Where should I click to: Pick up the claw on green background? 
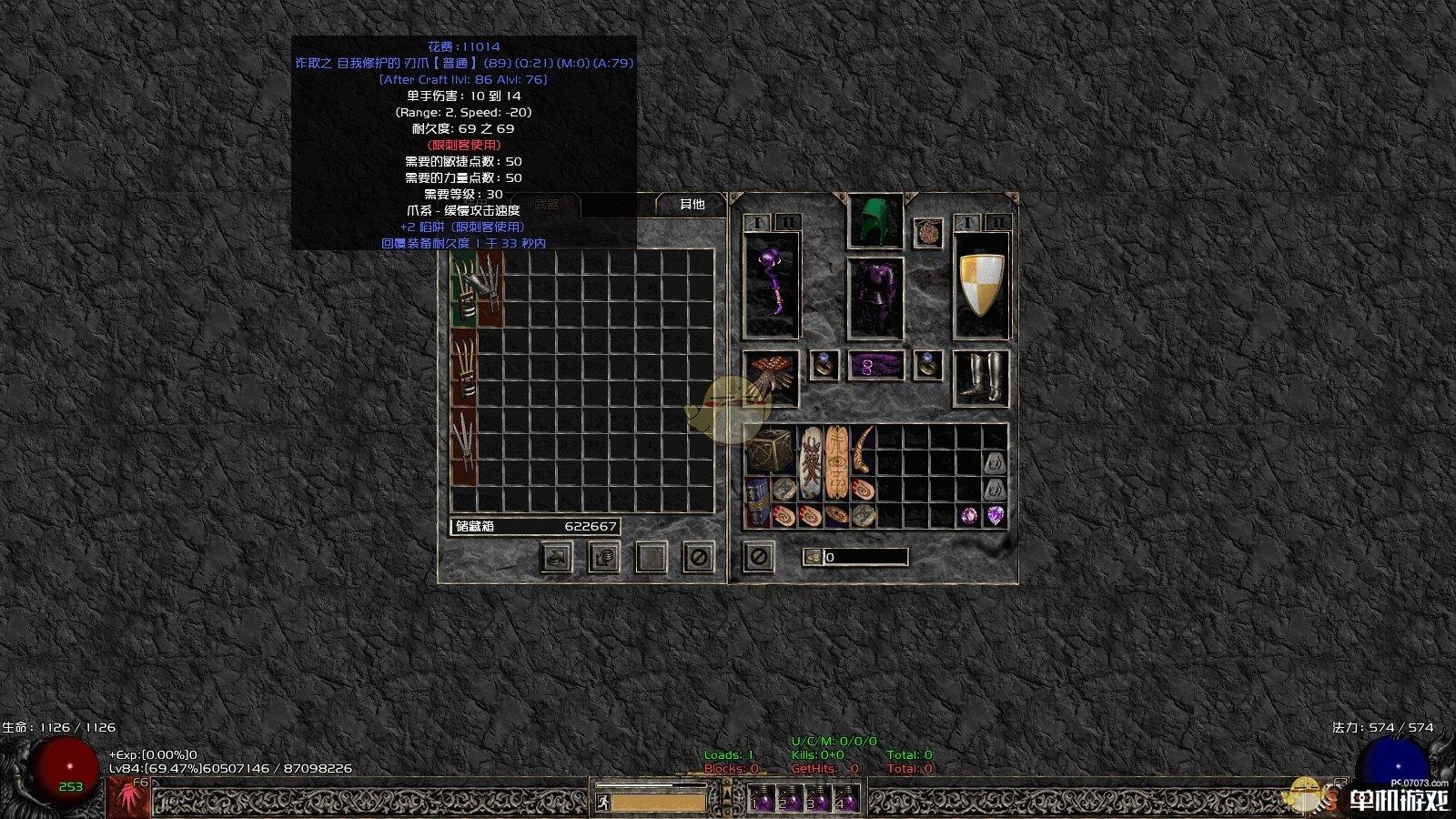(464, 288)
